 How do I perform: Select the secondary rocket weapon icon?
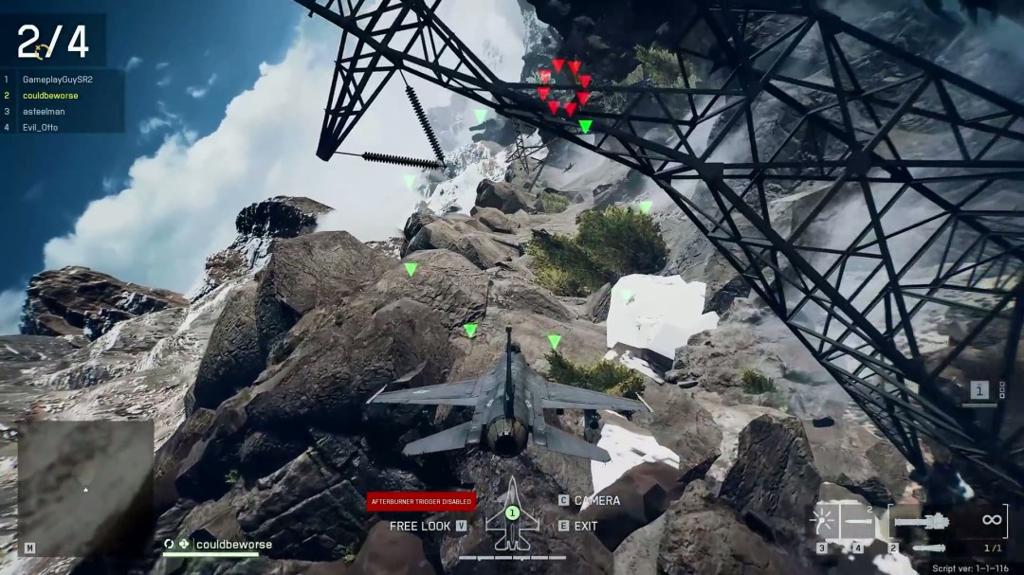tap(929, 548)
